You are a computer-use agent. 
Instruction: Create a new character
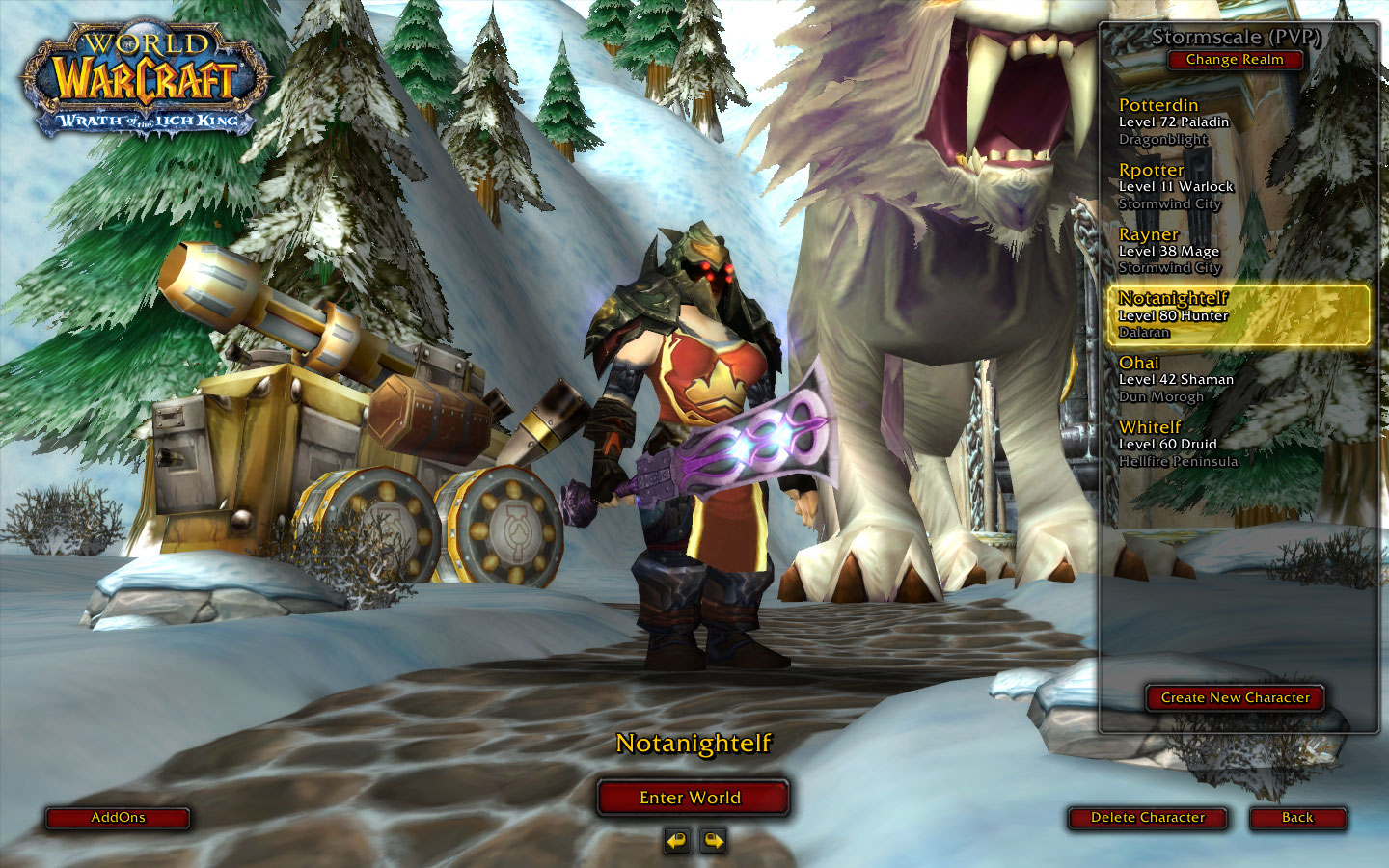1235,697
